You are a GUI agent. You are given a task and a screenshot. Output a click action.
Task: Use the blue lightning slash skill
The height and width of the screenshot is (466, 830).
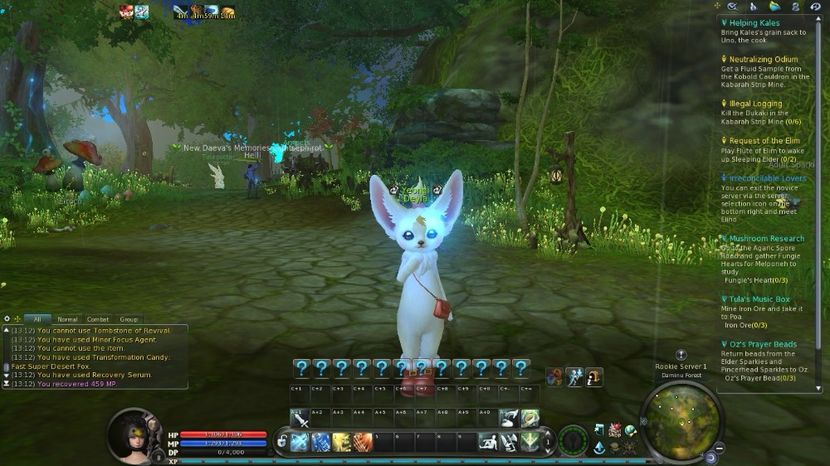321,441
